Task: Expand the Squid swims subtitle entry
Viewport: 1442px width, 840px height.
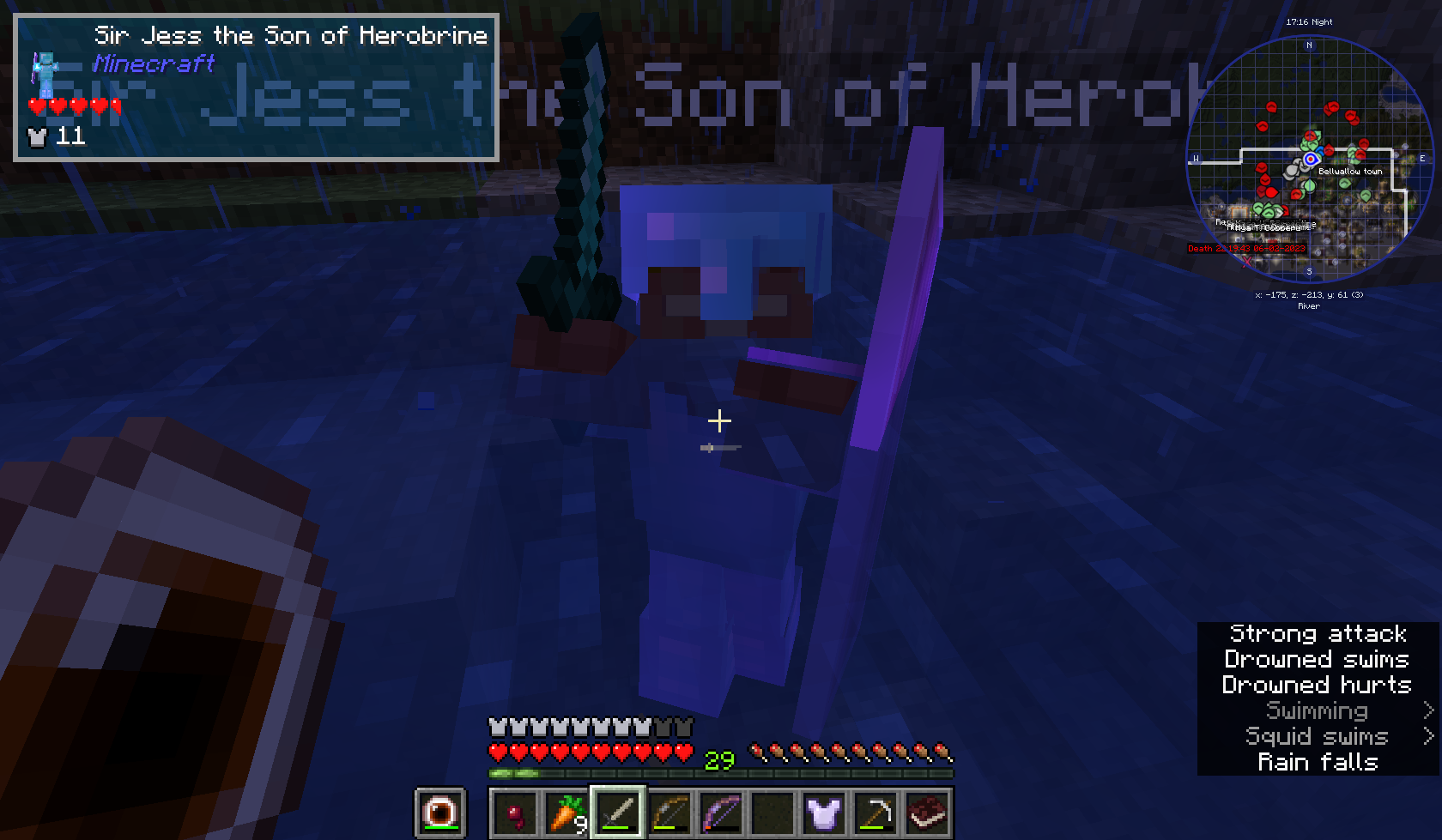Action: [x=1317, y=736]
